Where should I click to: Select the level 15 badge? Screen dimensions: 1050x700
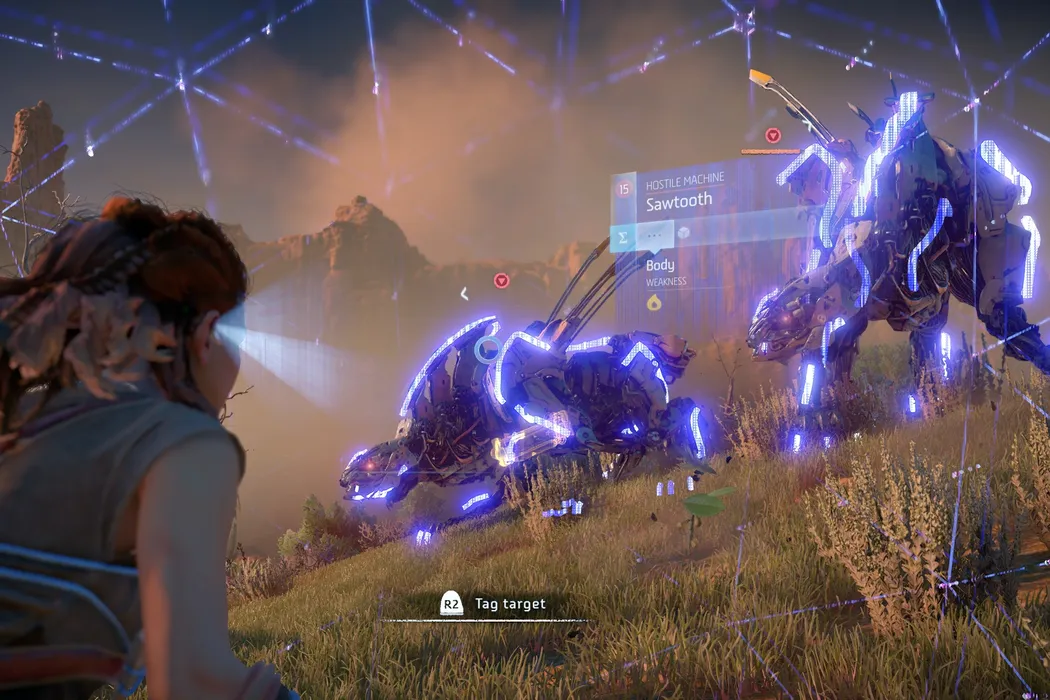tap(624, 187)
